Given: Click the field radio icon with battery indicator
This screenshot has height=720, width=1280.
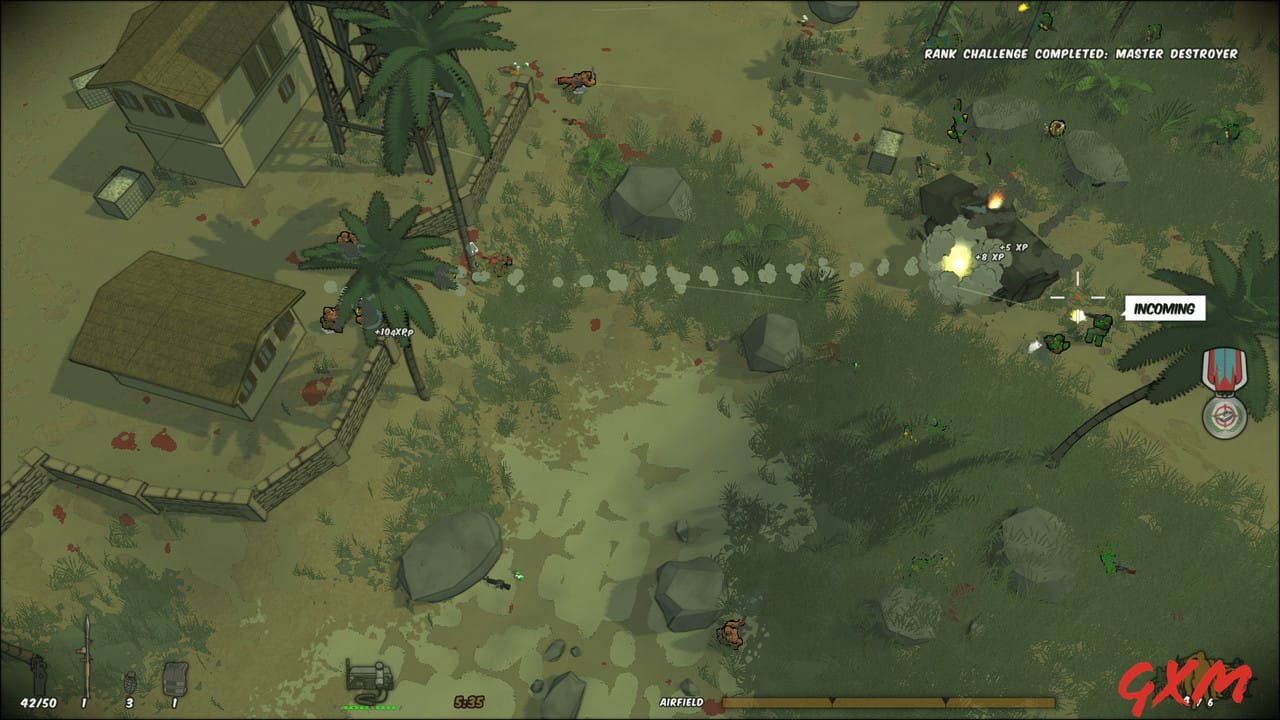Looking at the screenshot, I should coord(368,675).
